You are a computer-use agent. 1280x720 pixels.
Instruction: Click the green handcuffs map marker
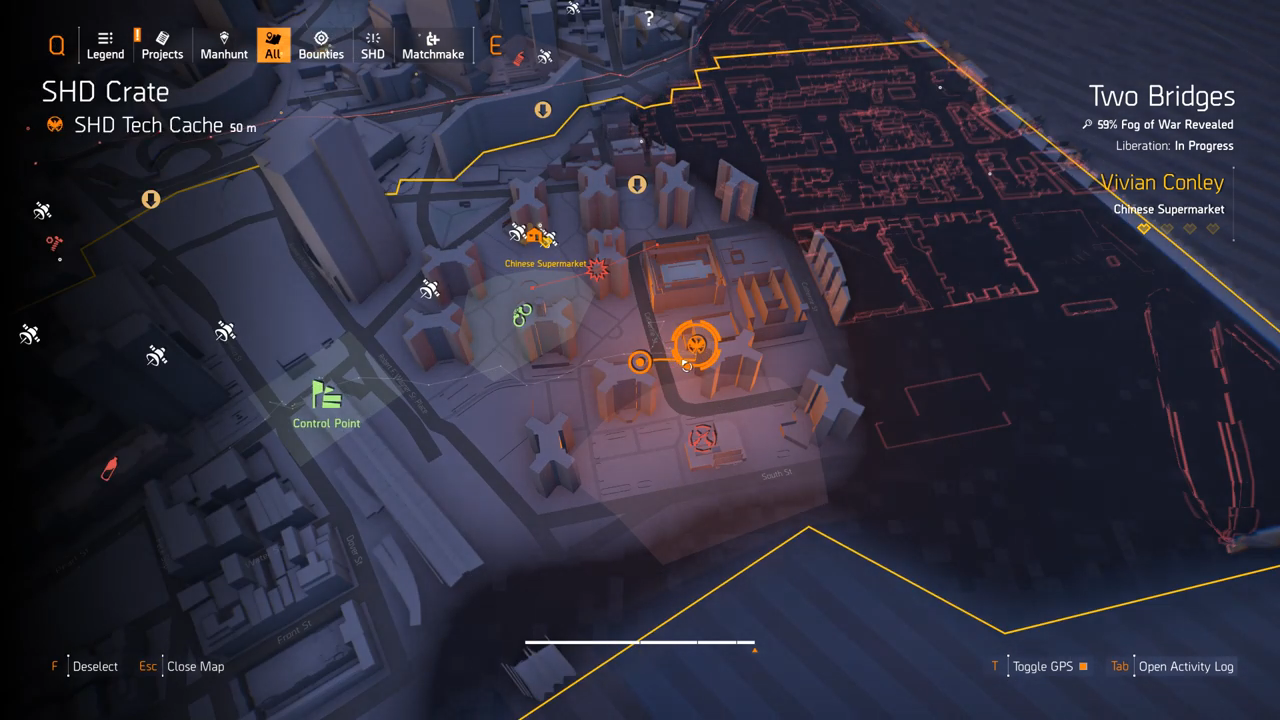point(521,316)
